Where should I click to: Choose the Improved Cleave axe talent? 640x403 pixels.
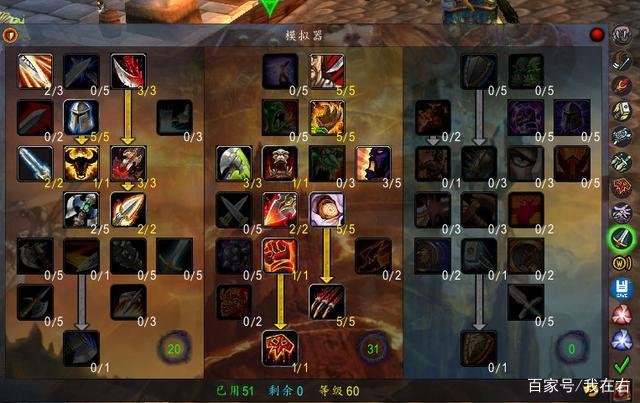(x=233, y=162)
